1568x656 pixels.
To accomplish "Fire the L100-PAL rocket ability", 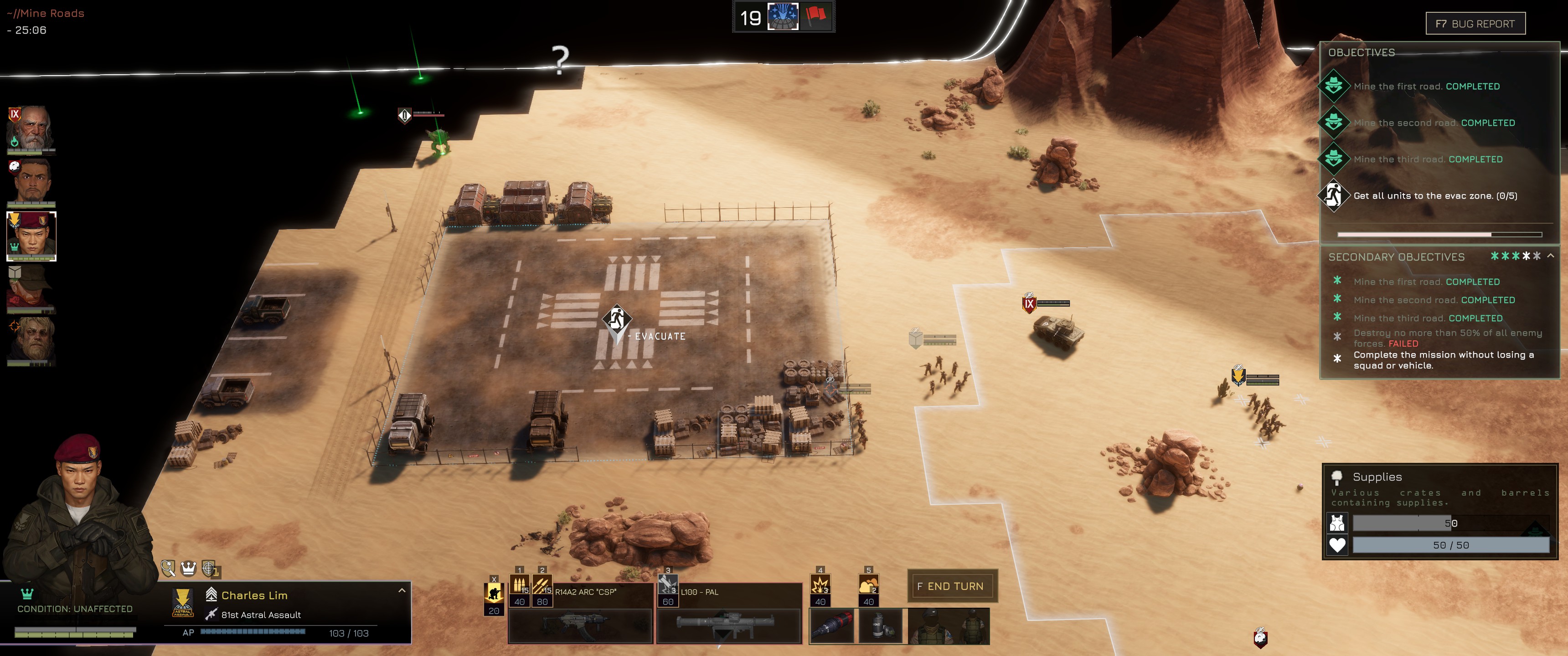I will (668, 585).
